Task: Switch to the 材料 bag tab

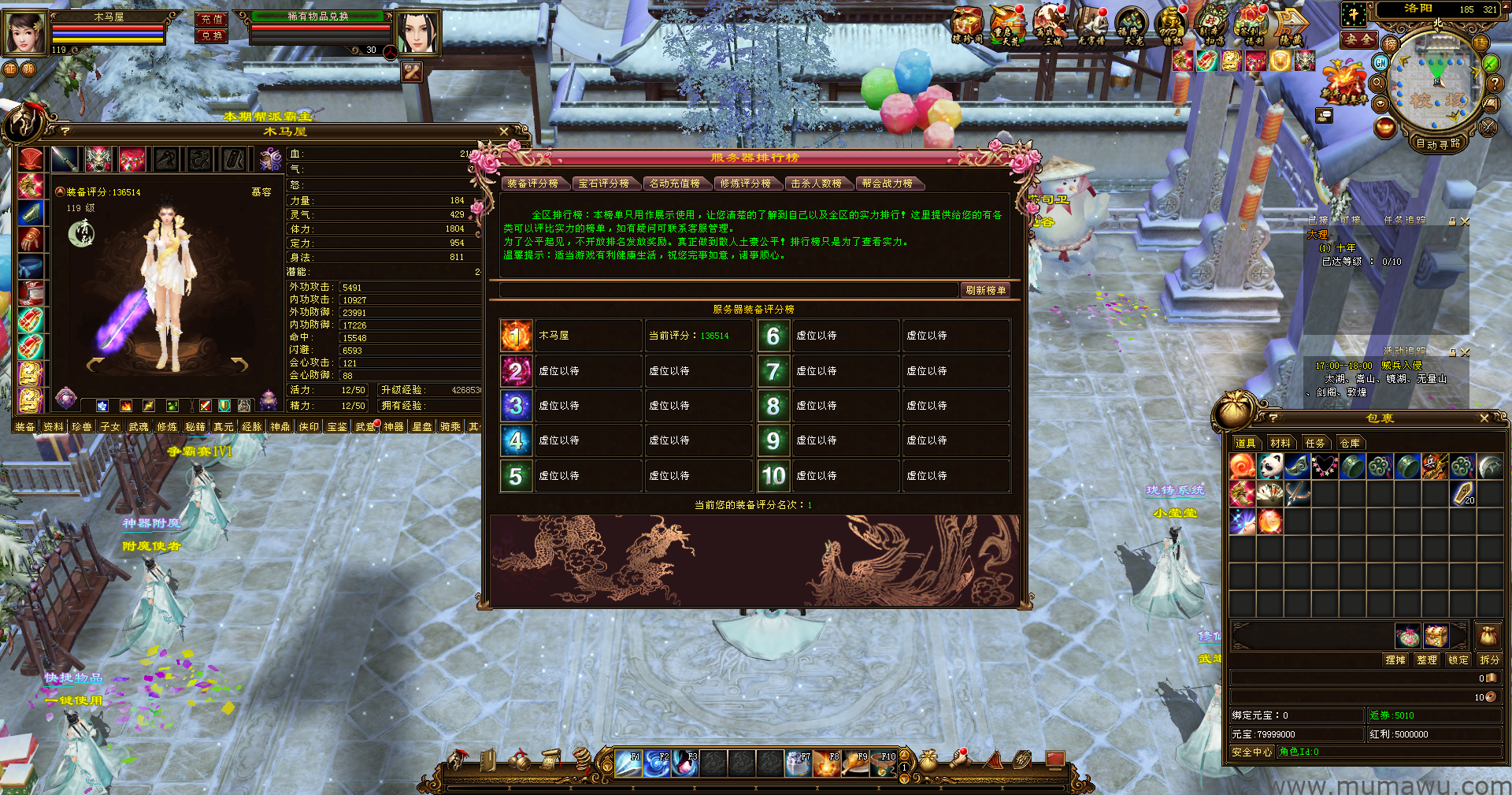Action: [1280, 444]
